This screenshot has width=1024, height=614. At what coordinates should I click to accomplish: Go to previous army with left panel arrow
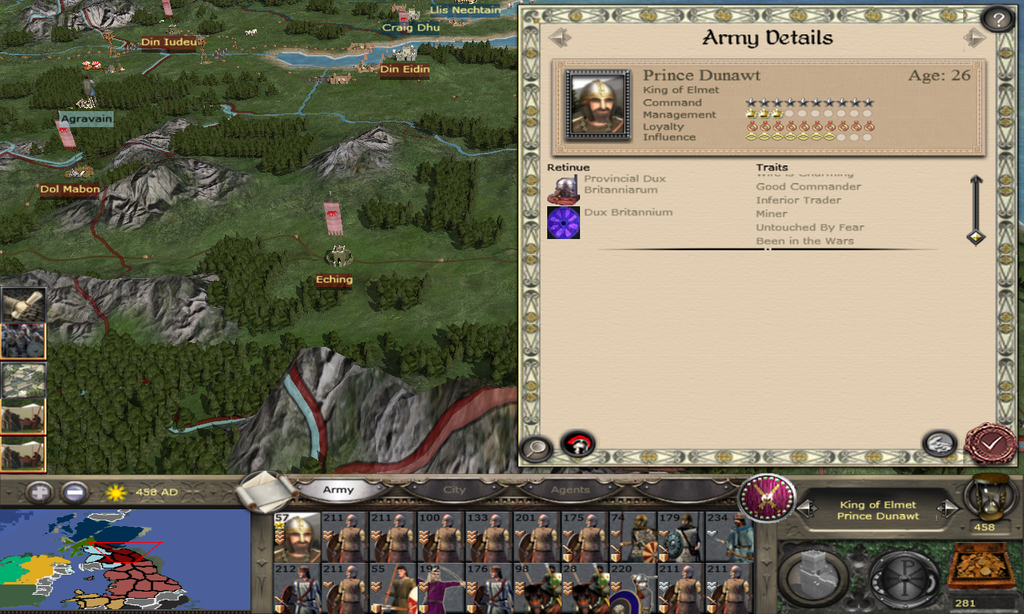(x=559, y=37)
